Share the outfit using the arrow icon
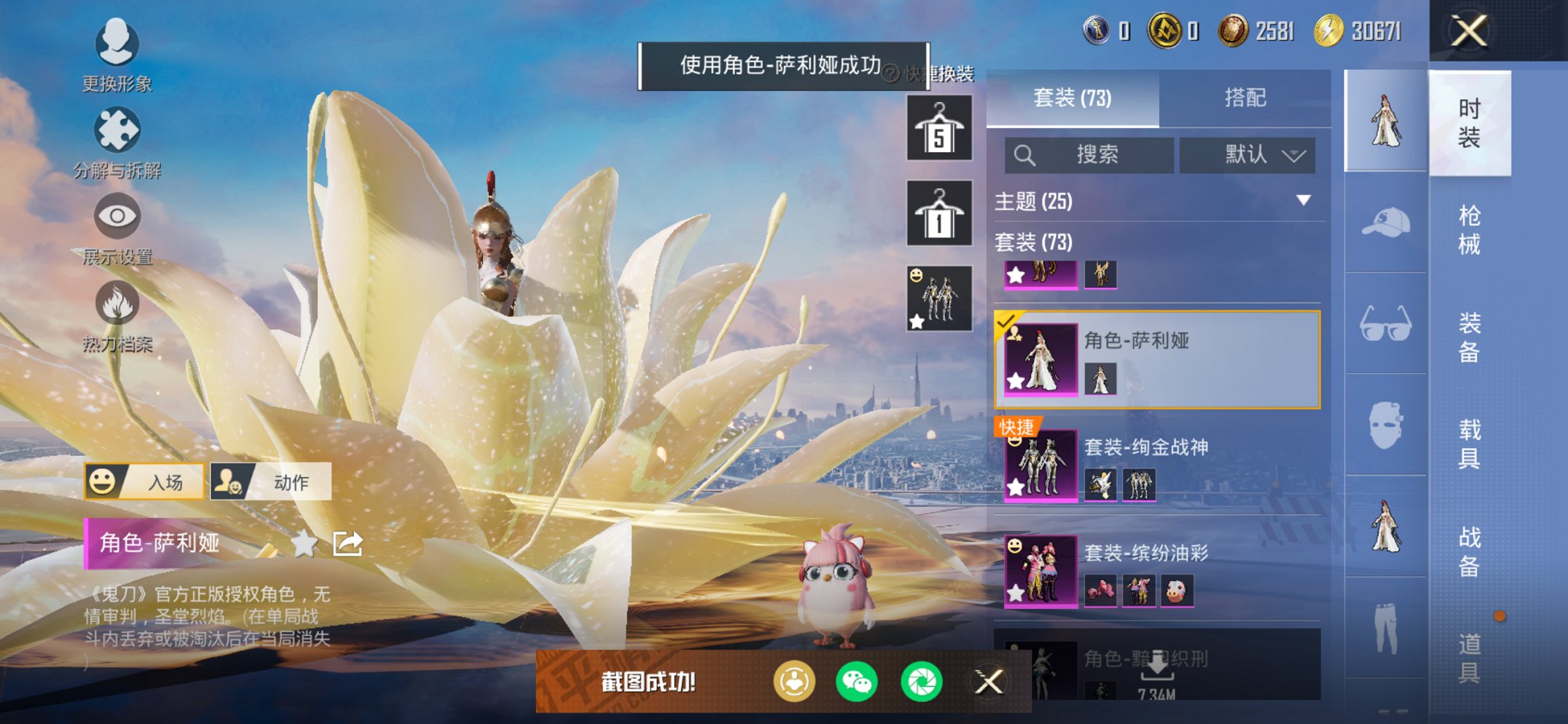 tap(348, 543)
